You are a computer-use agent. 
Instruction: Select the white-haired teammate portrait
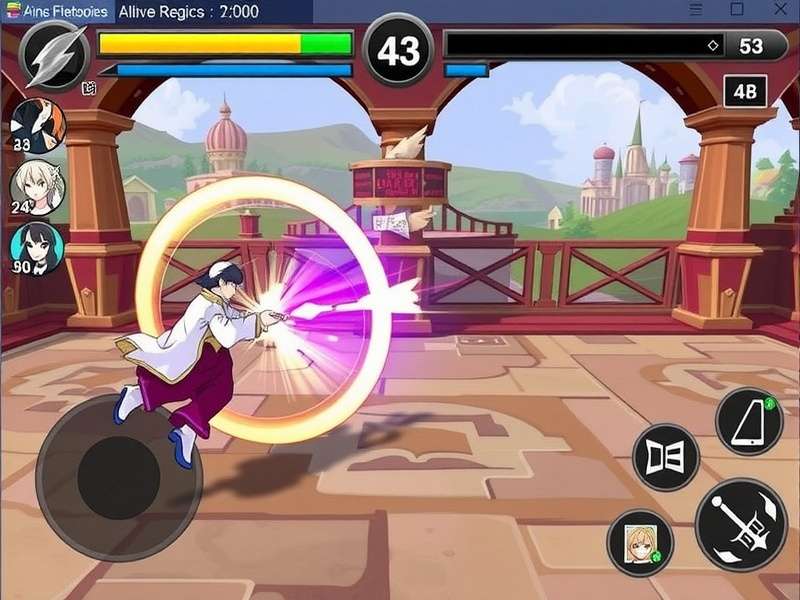(38, 186)
